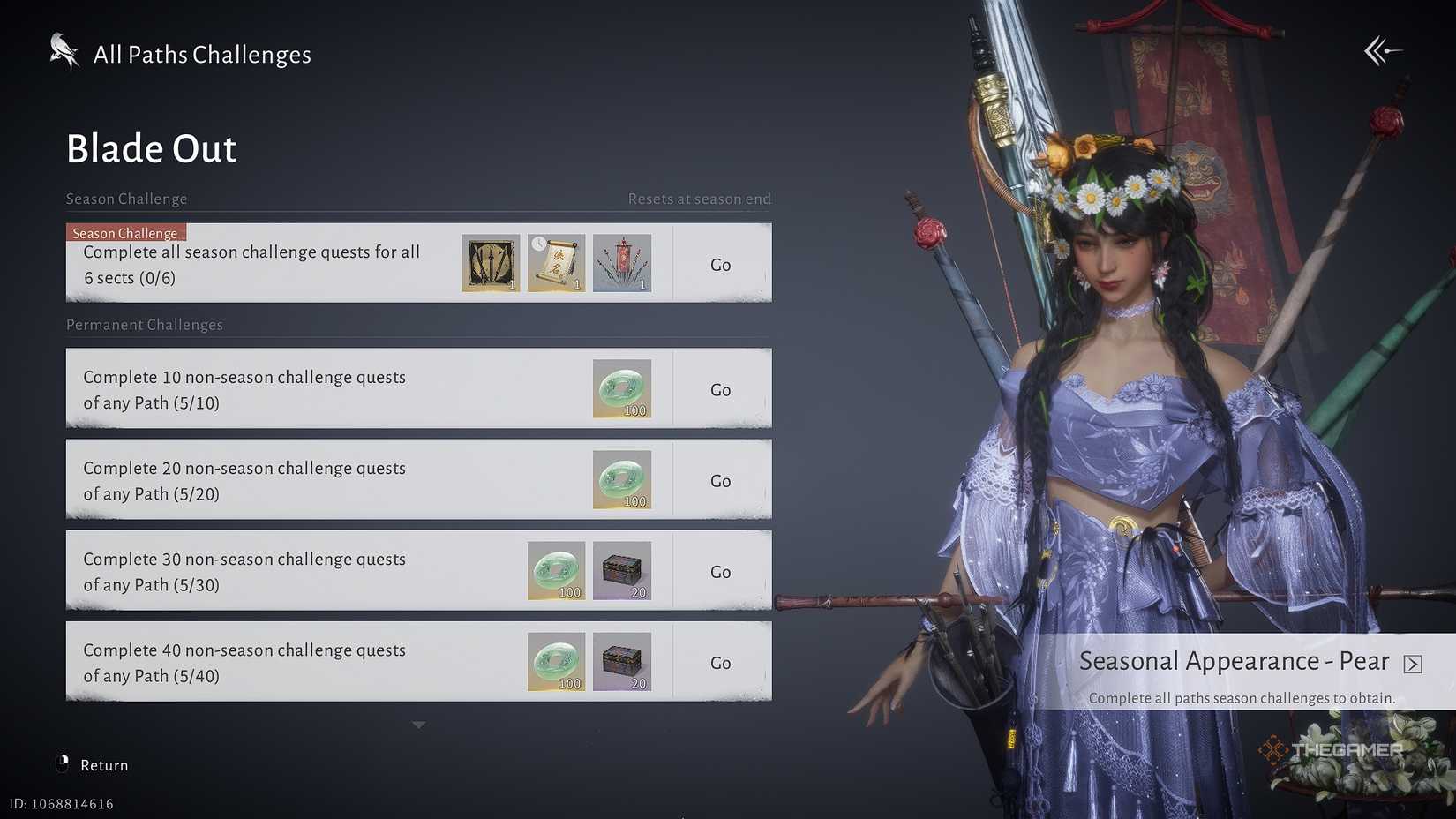Collapse the Season Challenge section header
The image size is (1456, 819).
pyautogui.click(x=126, y=199)
